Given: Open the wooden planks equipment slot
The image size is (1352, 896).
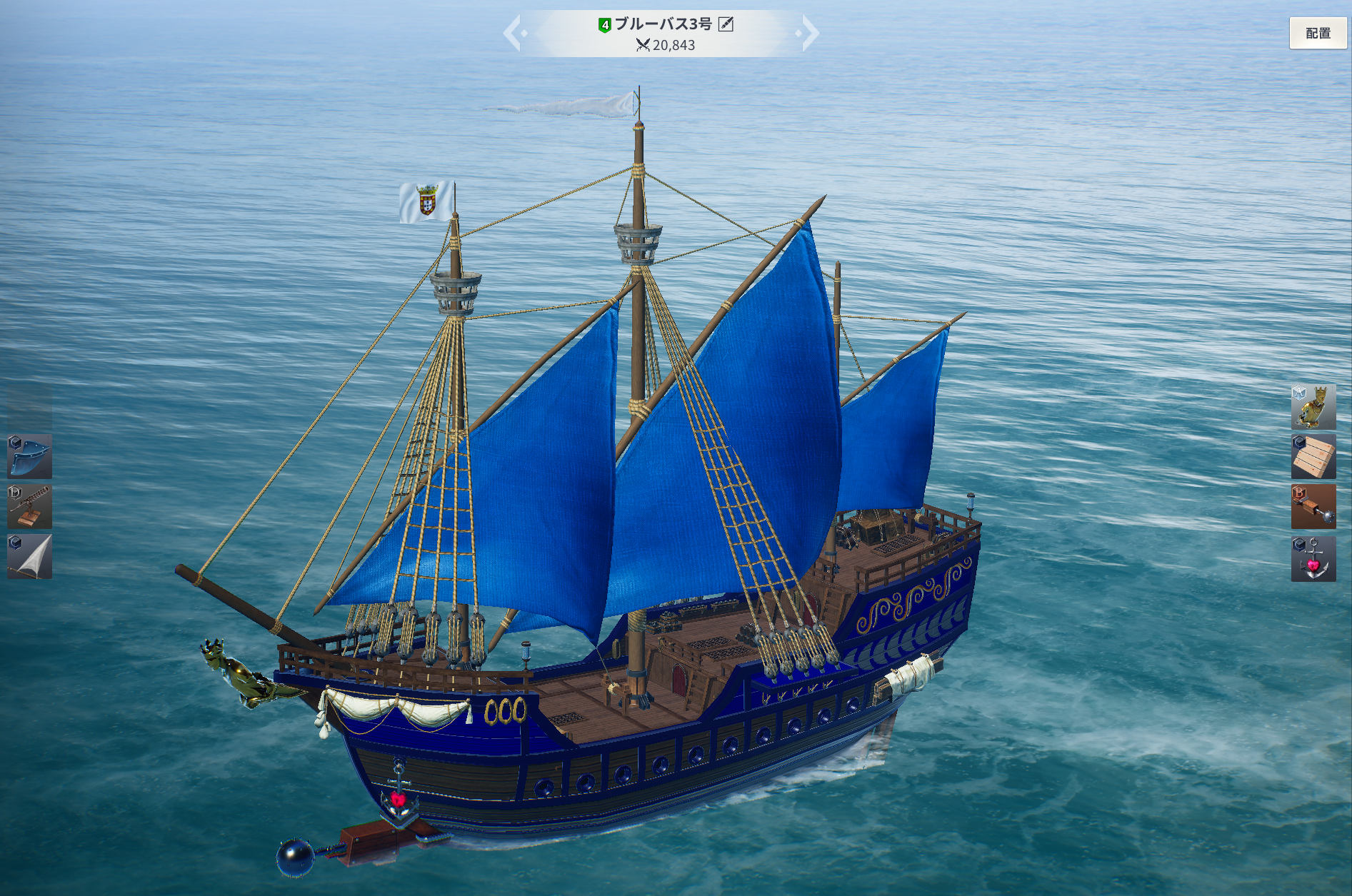Looking at the screenshot, I should click(x=1313, y=456).
